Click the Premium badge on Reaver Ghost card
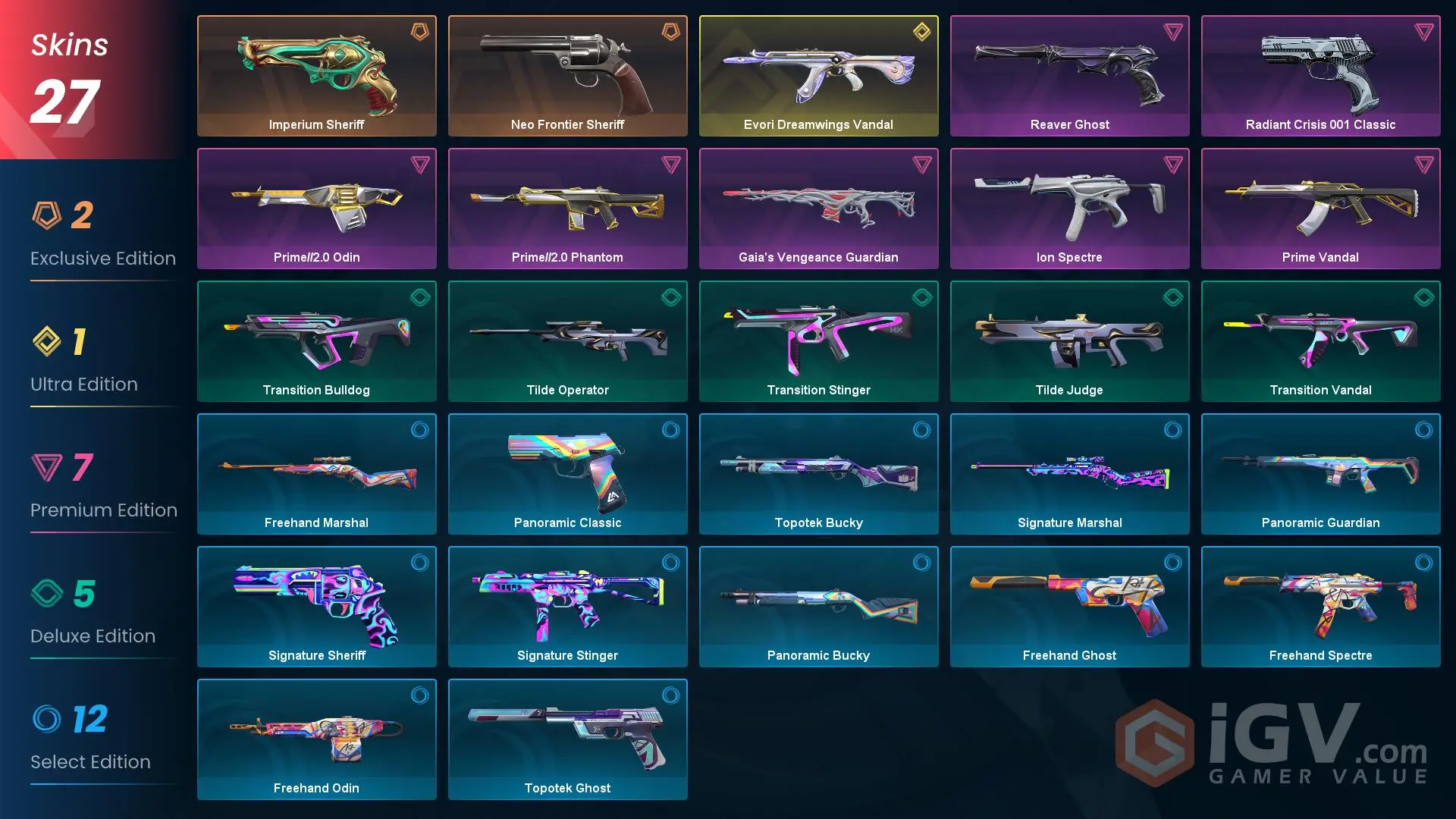Image resolution: width=1456 pixels, height=819 pixels. click(1172, 32)
